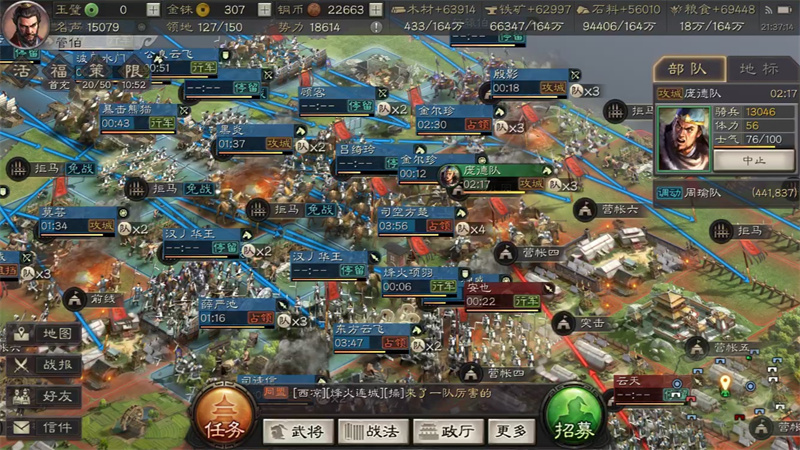The height and width of the screenshot is (450, 800).
Task: Open the 战报 battle reports
Action: pos(45,365)
